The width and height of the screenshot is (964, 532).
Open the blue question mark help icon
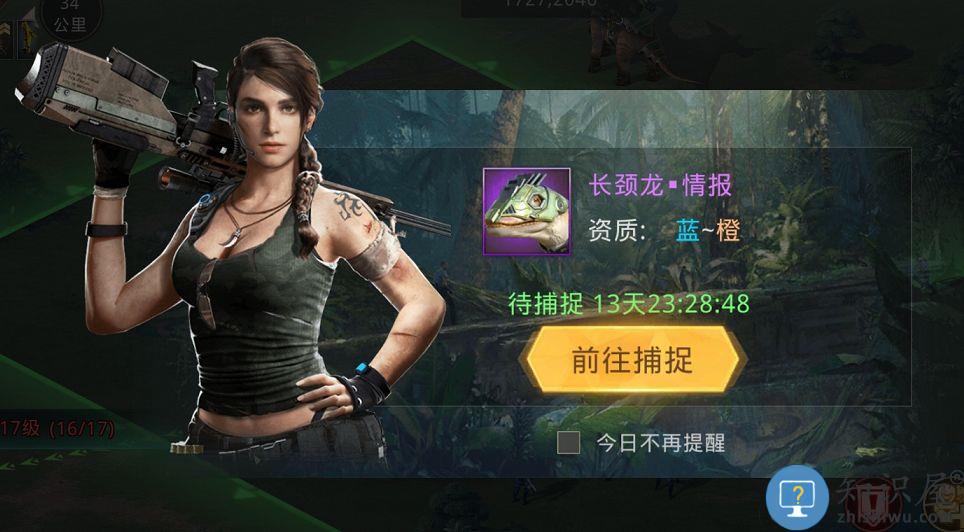point(797,497)
